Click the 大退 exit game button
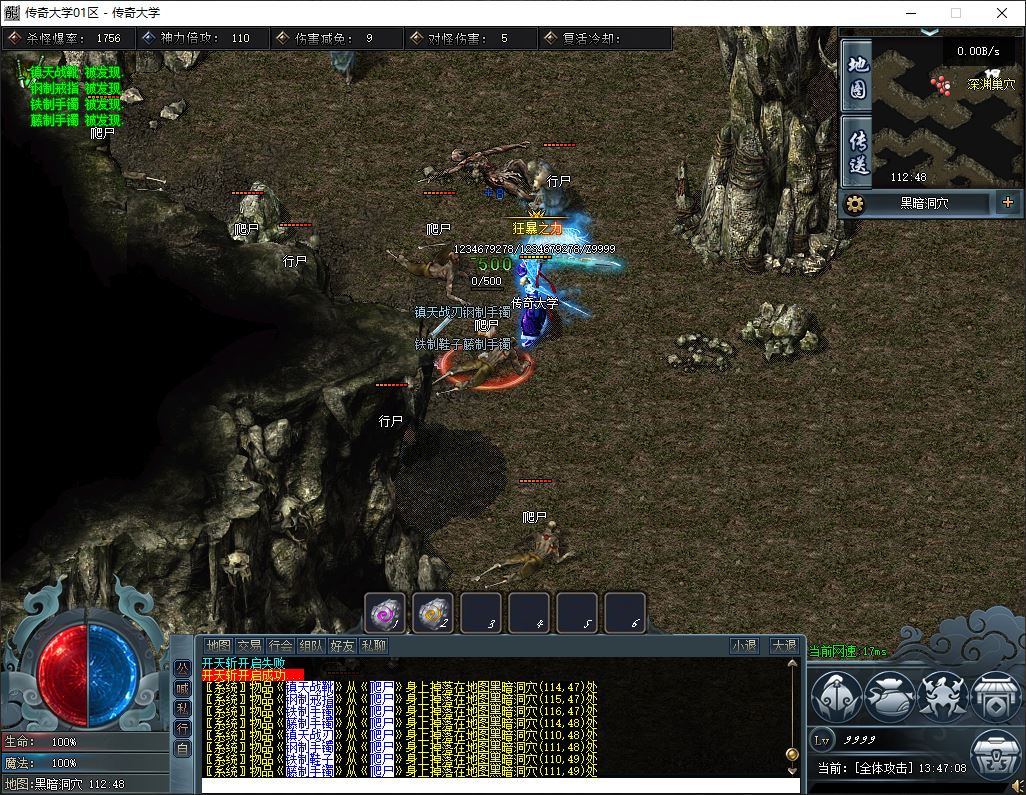Image resolution: width=1026 pixels, height=795 pixels. click(783, 646)
